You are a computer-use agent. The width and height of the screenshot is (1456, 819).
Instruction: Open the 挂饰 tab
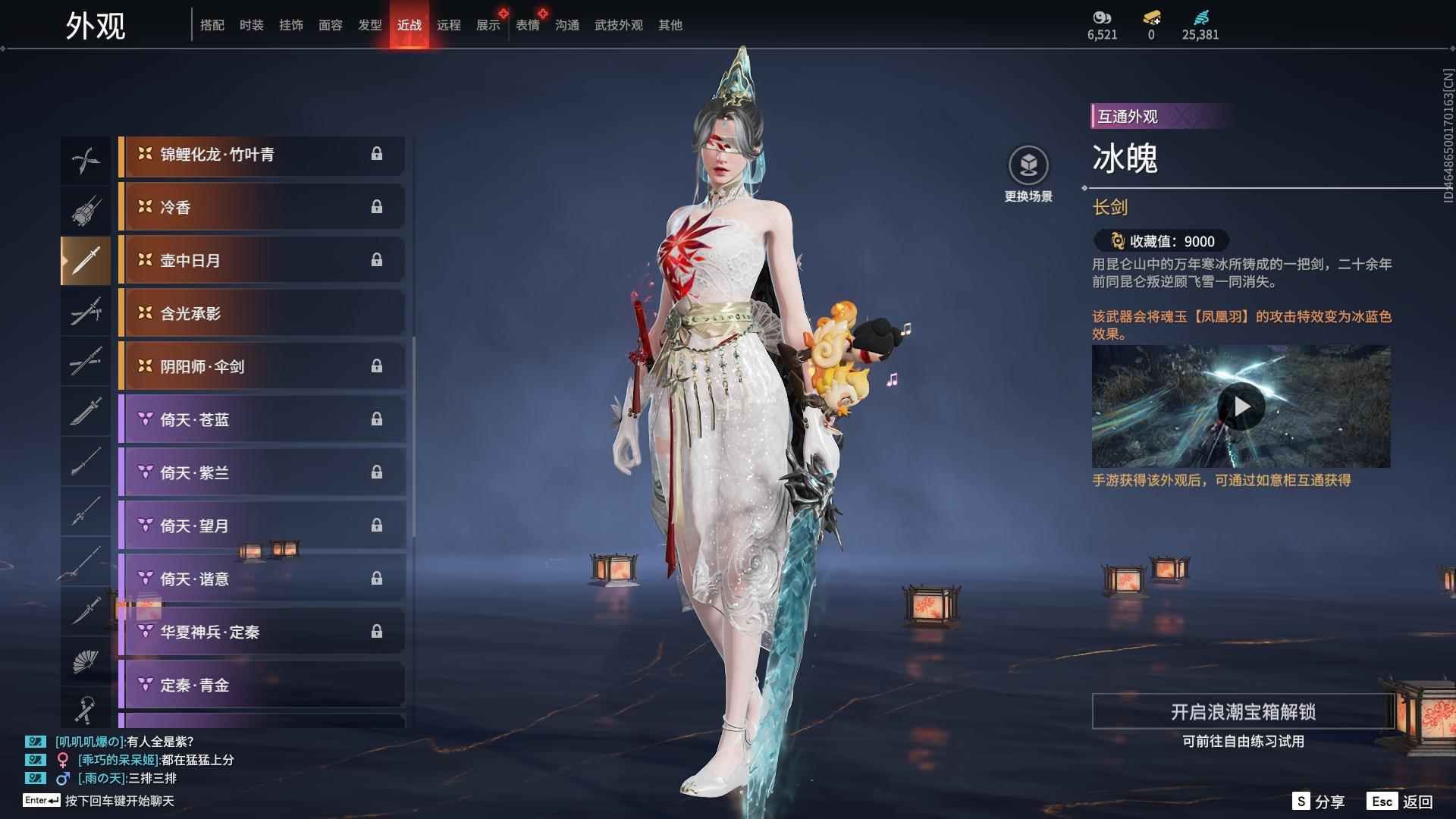290,25
